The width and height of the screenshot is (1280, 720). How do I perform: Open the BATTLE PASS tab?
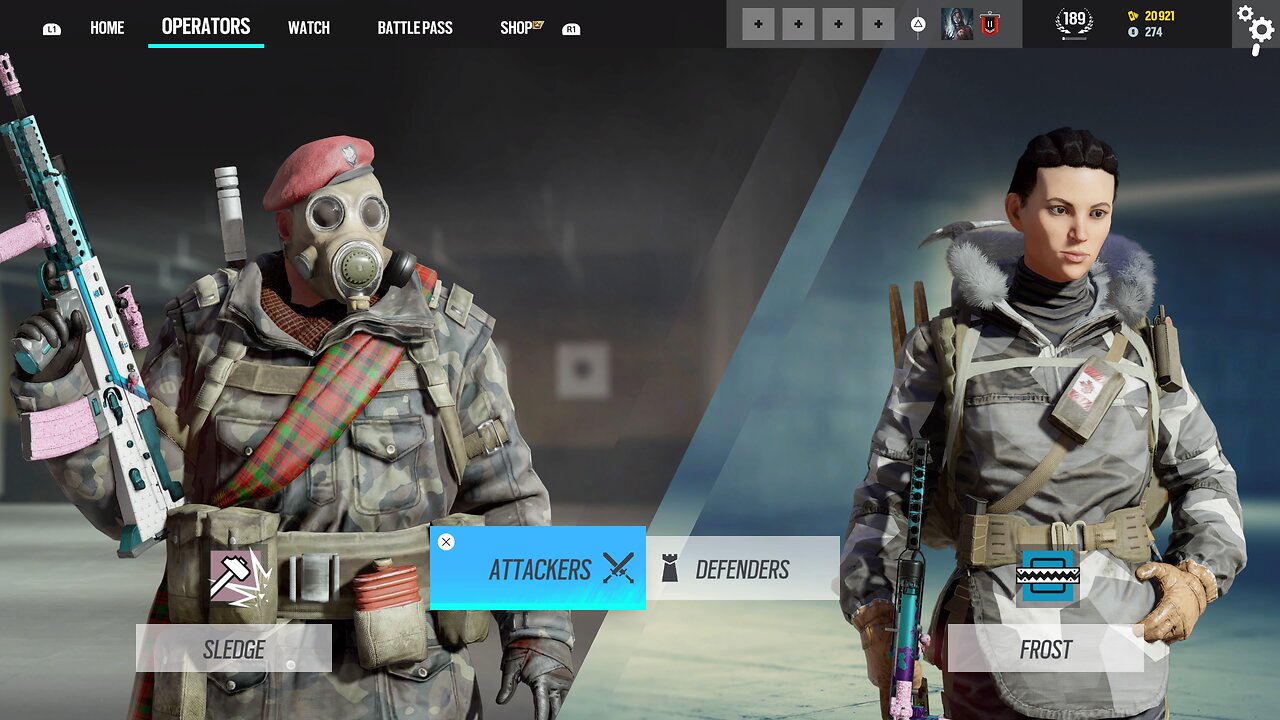pos(414,27)
